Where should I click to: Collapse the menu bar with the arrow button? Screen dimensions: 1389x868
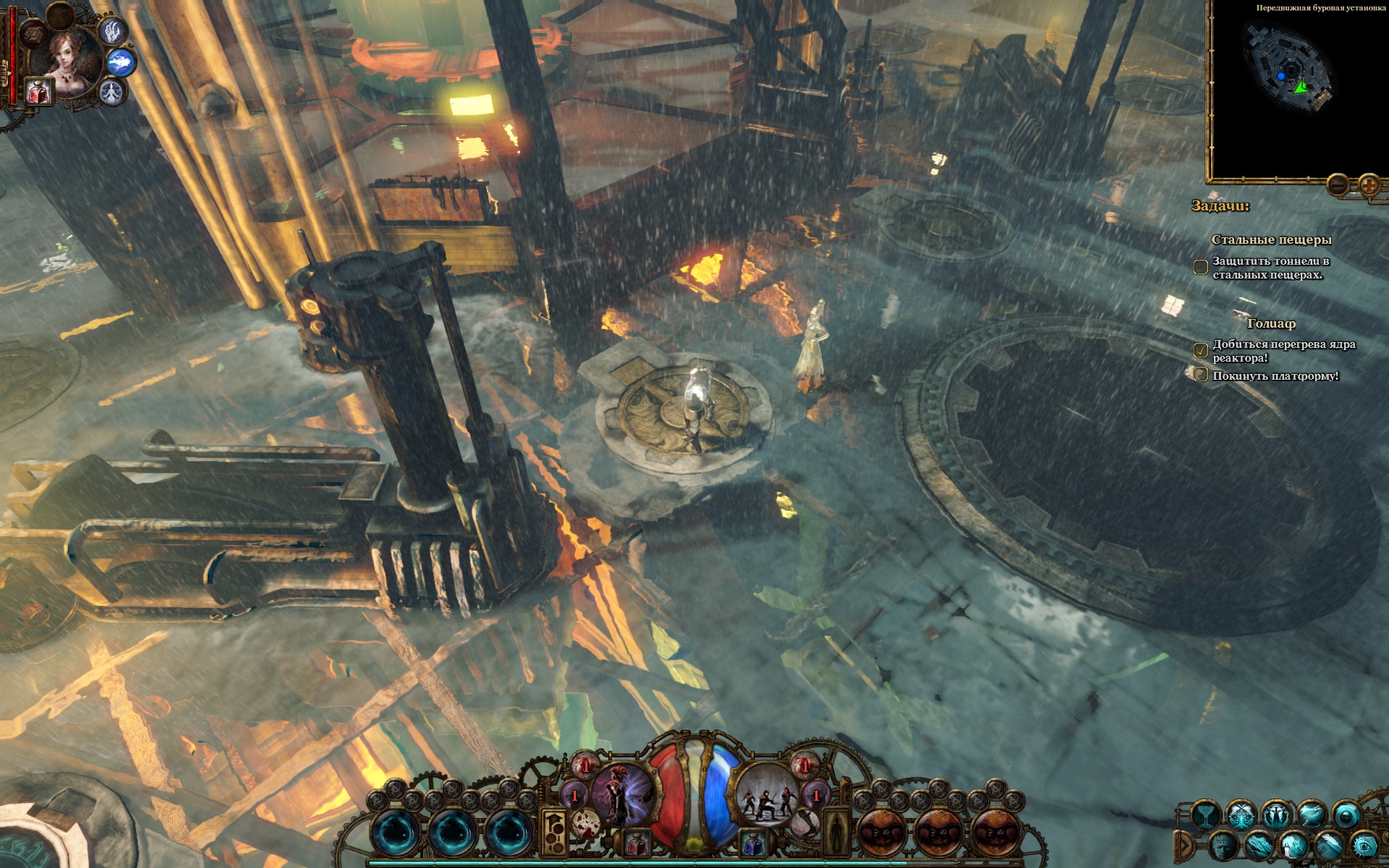tap(1186, 845)
